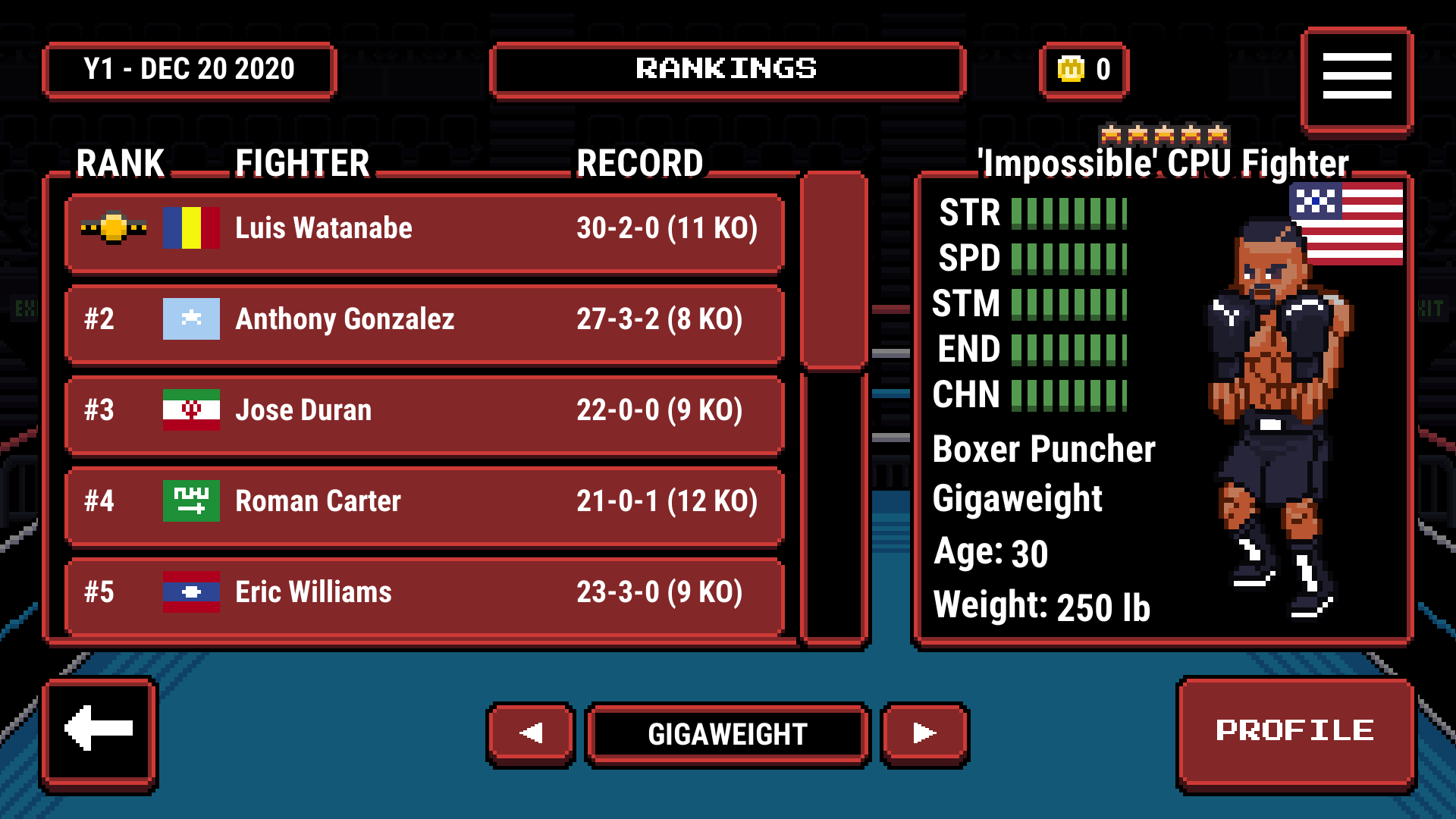Click the Romanian flag next to Luis Watanabe
The image size is (1456, 819).
pos(190,227)
